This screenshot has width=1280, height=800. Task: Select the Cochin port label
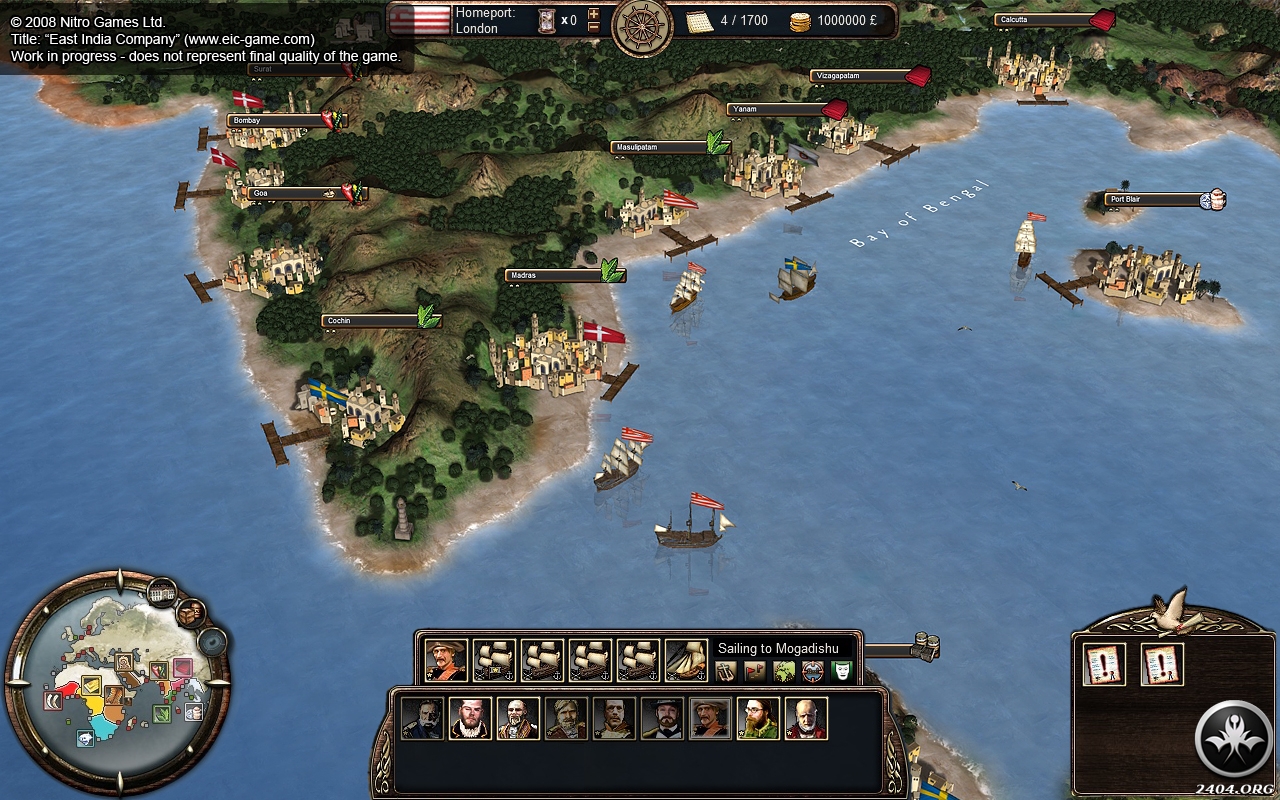370,321
